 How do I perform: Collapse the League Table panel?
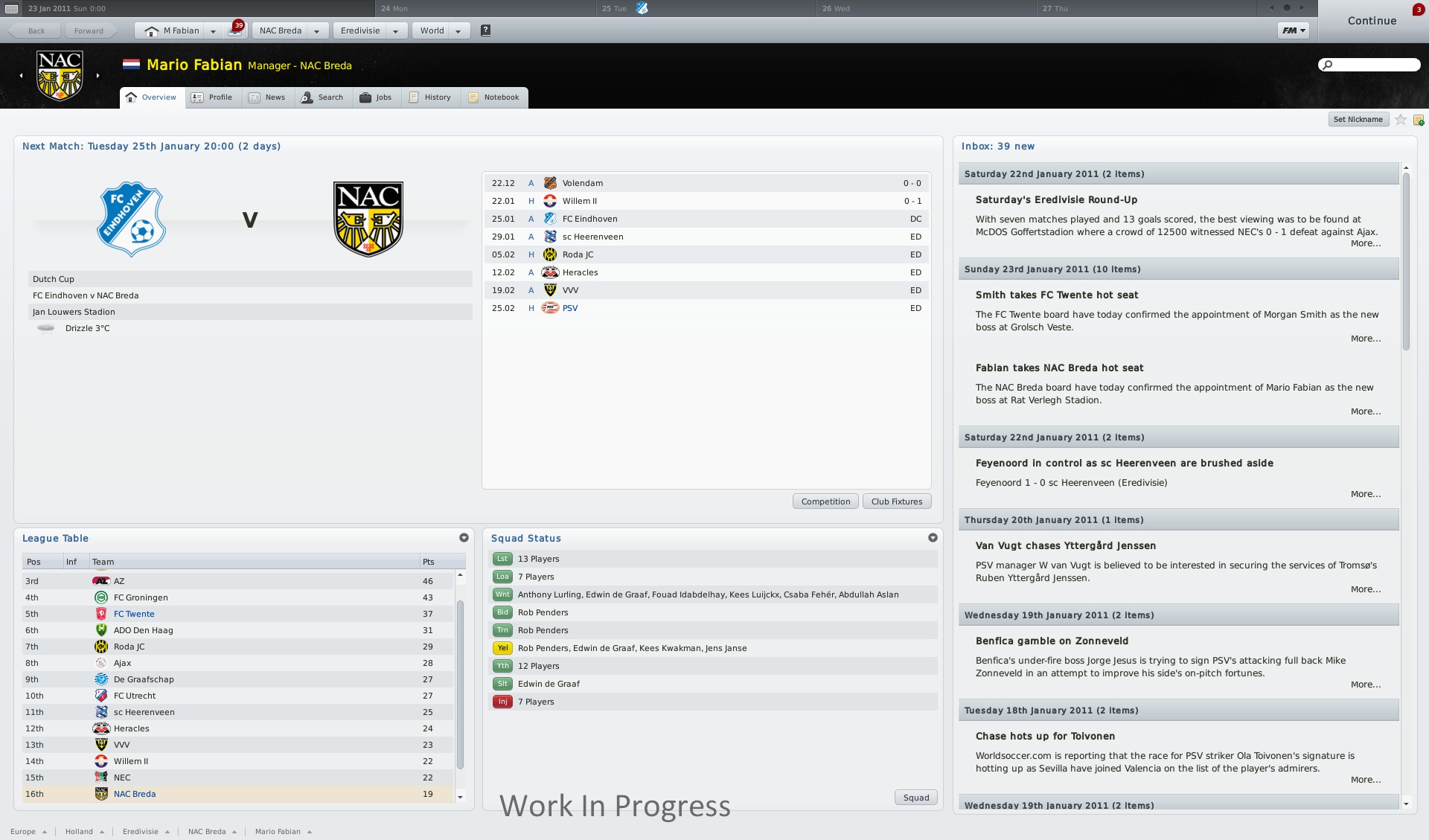464,537
